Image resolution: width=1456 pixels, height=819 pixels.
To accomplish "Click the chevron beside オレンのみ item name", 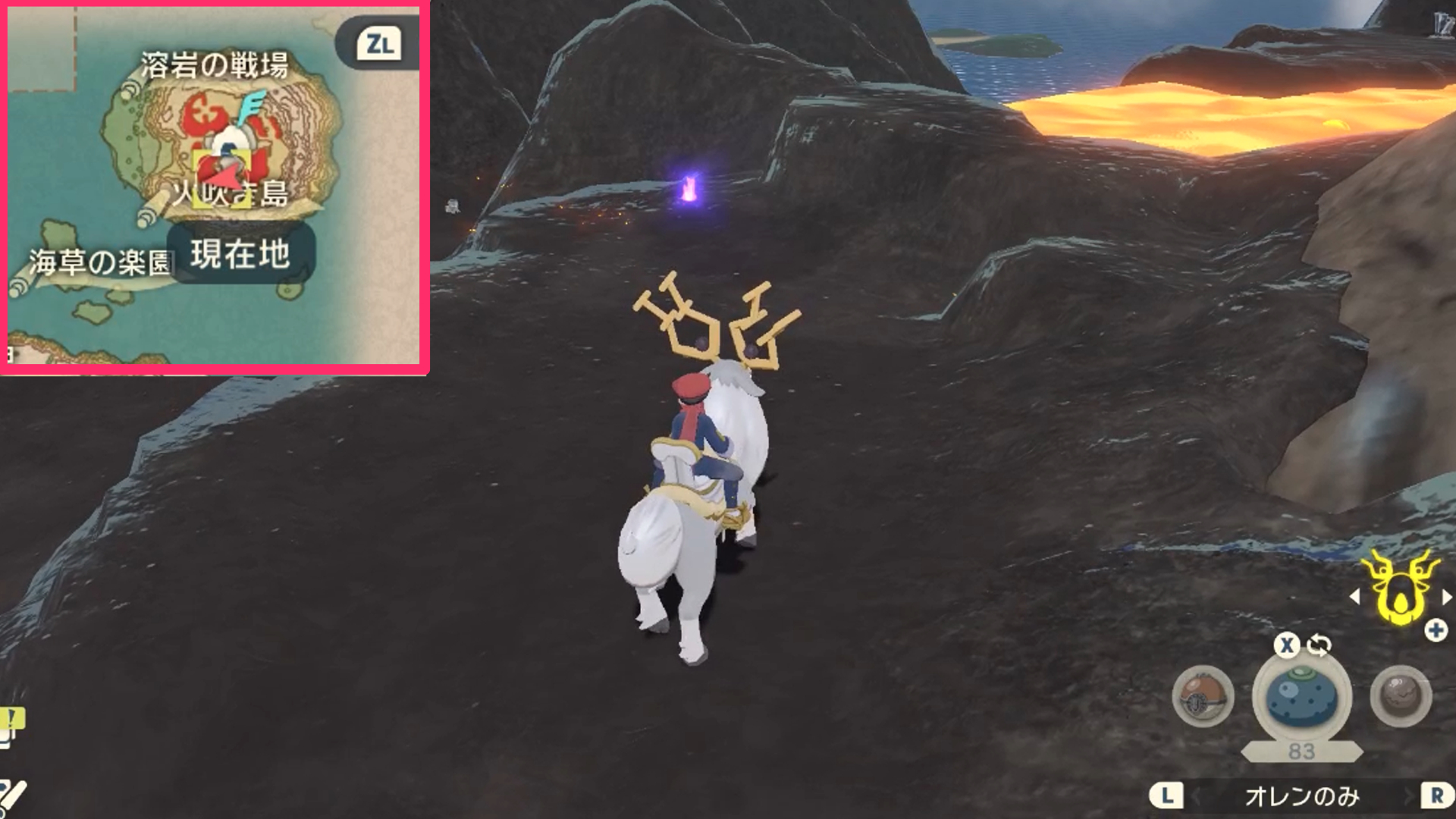I will pyautogui.click(x=1408, y=795).
